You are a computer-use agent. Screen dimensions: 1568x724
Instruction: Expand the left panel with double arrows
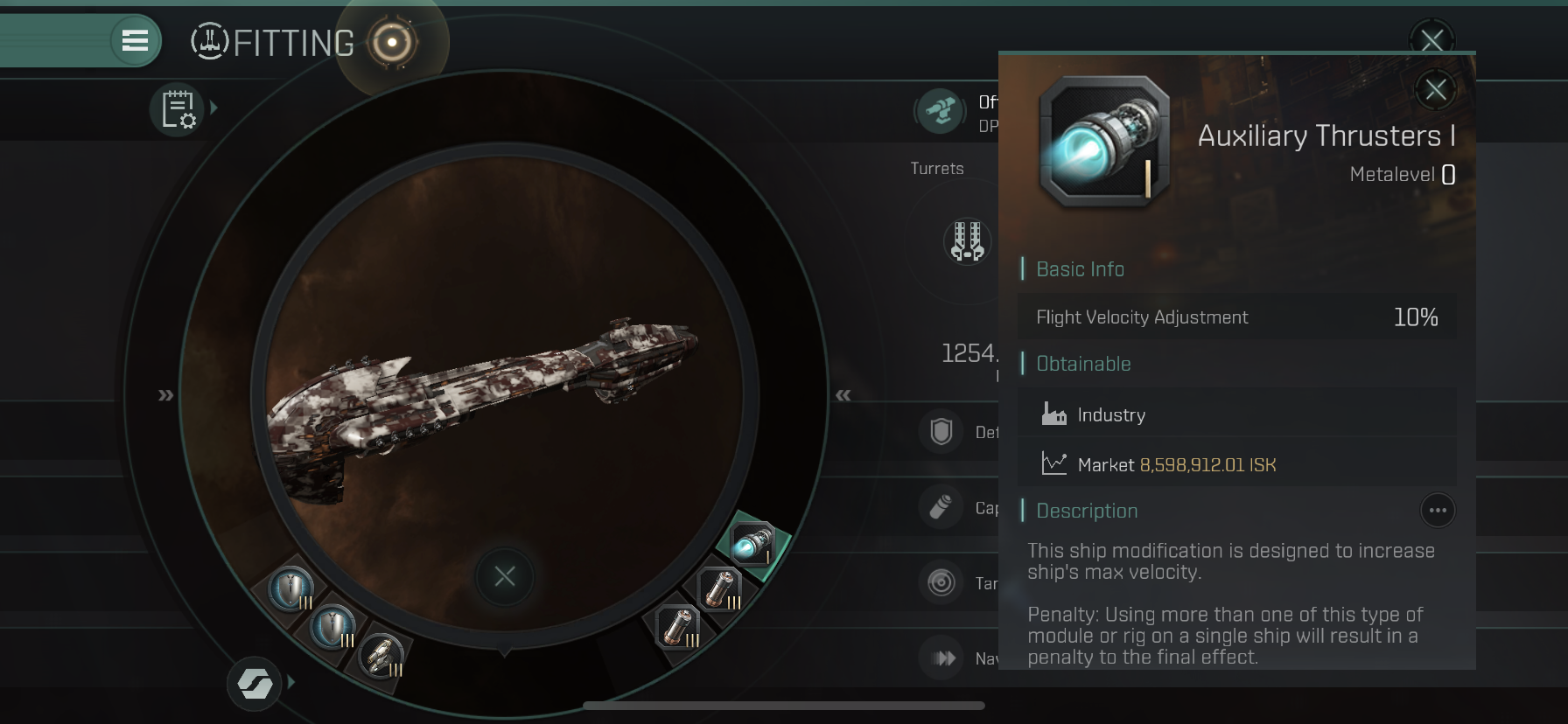coord(165,395)
